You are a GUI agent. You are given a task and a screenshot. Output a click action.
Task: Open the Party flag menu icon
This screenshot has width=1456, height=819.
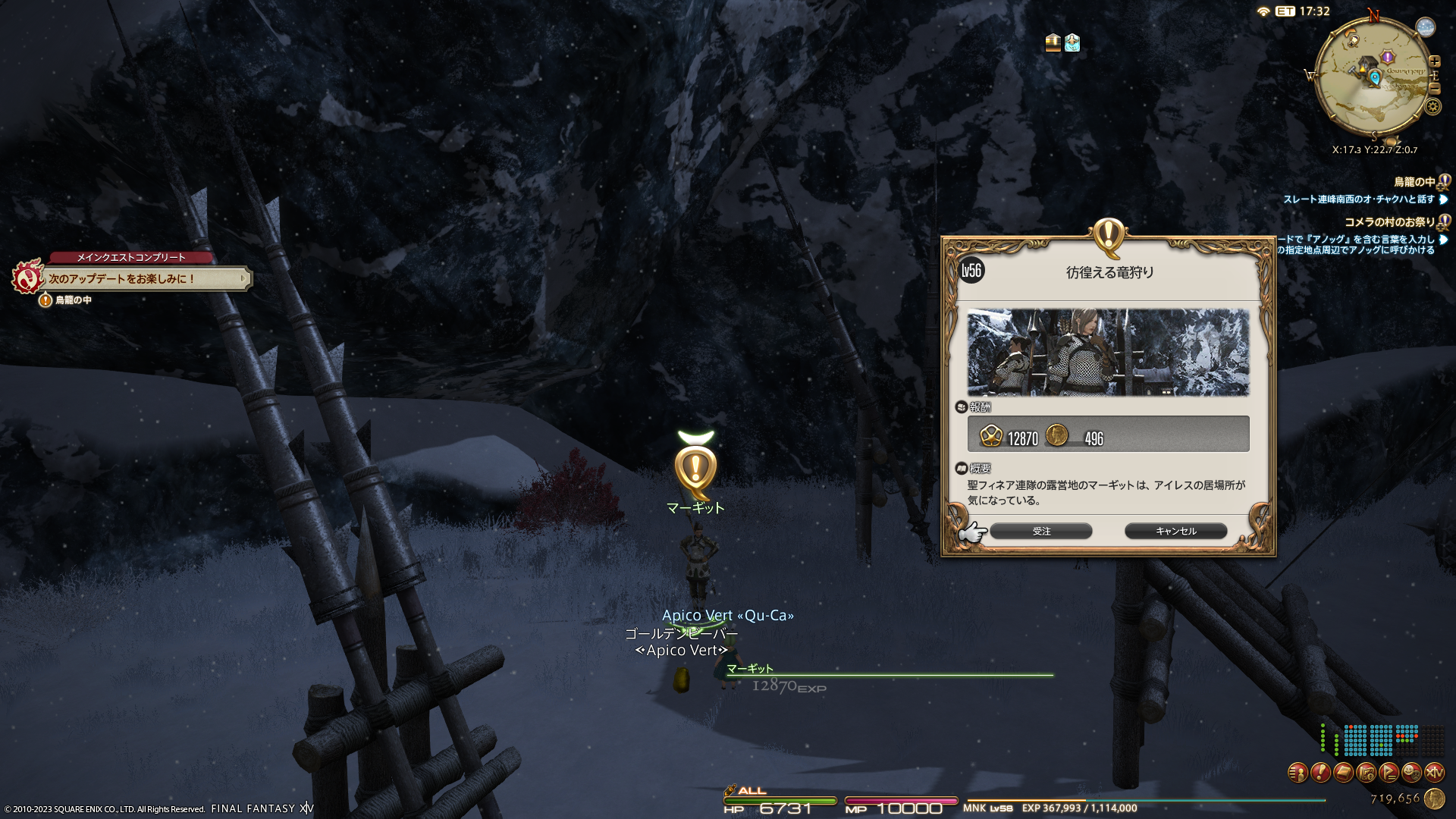pos(1389,773)
